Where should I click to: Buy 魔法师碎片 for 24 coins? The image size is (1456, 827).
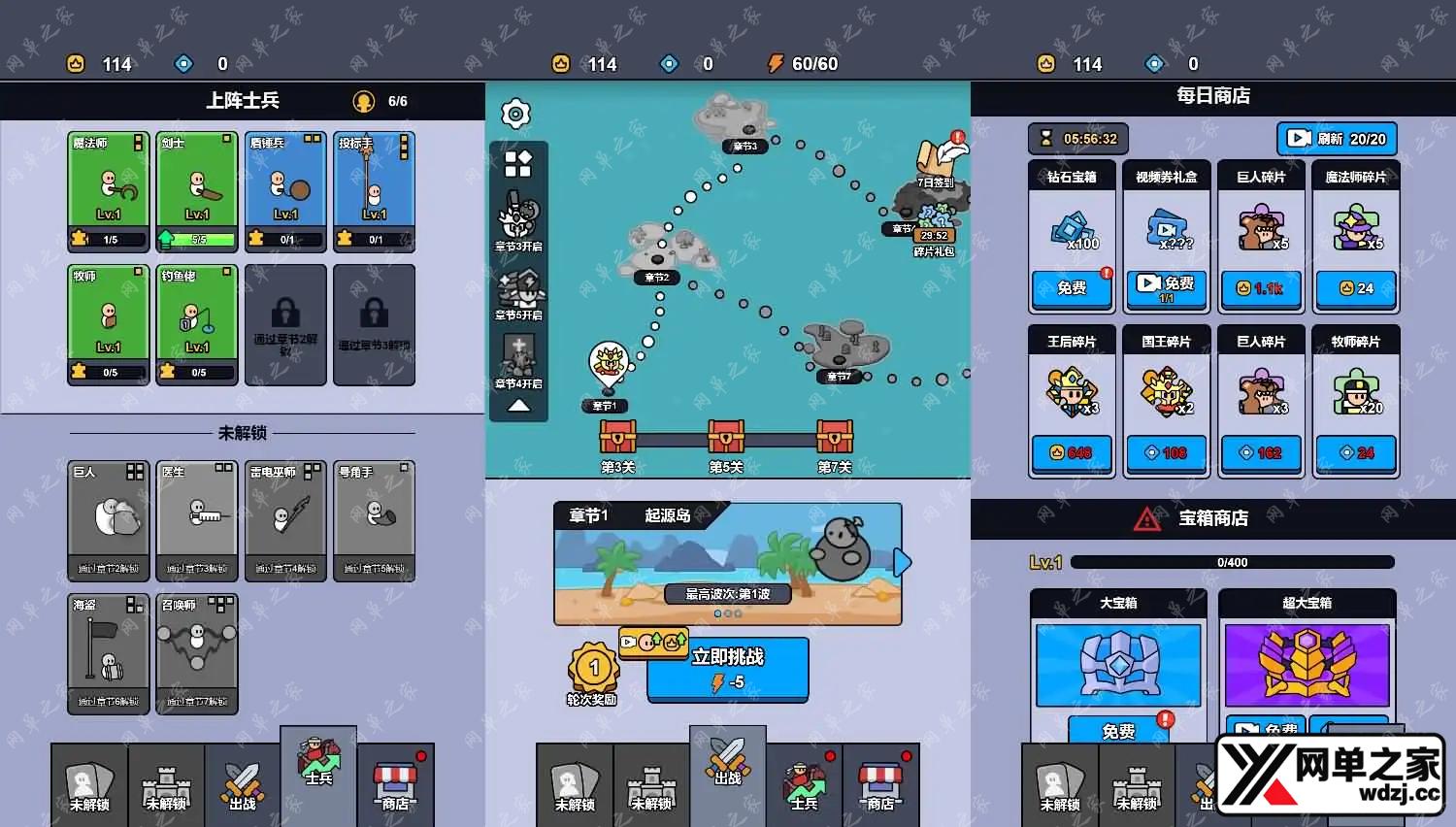click(x=1356, y=288)
